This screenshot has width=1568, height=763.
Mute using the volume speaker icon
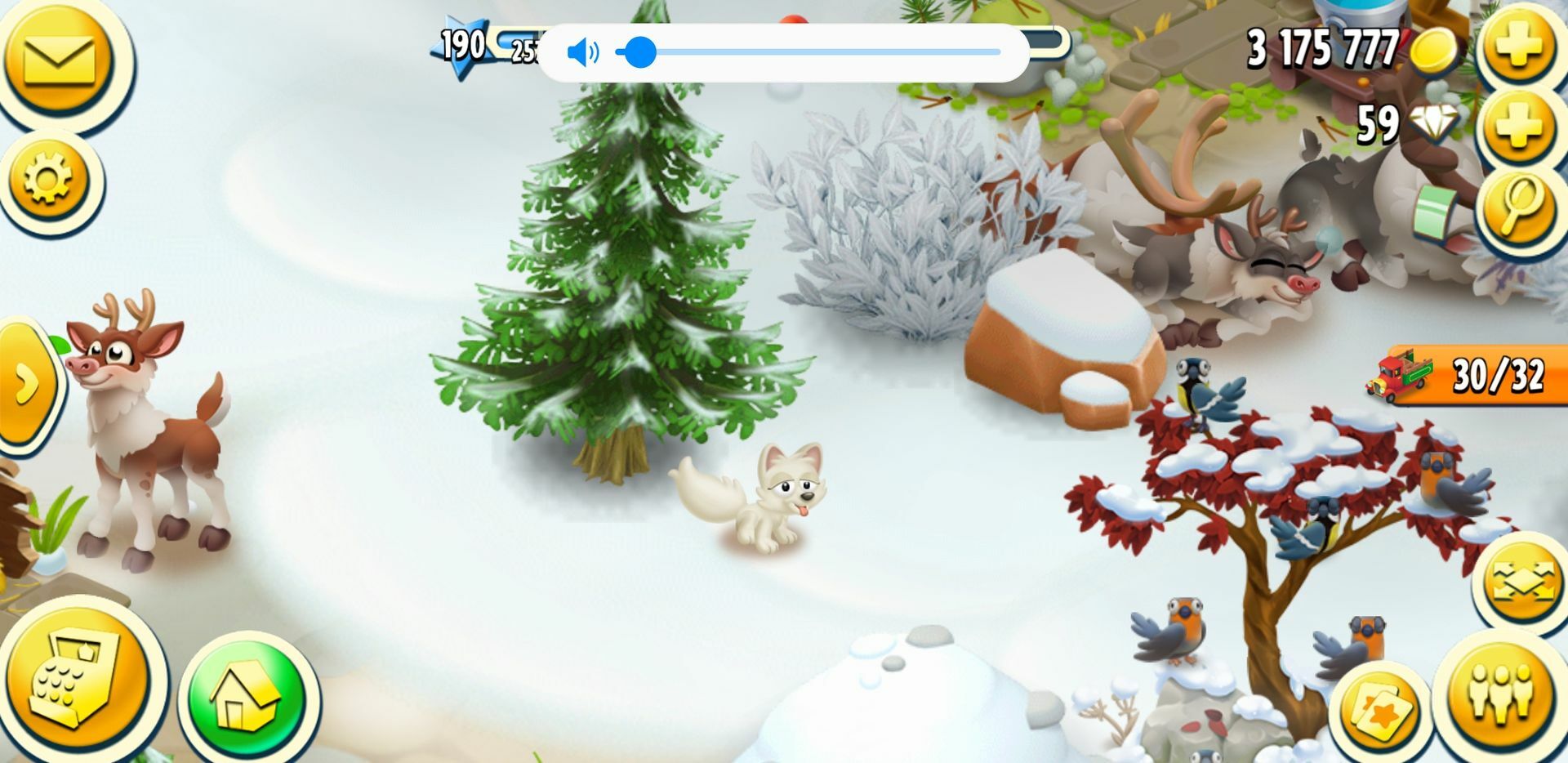pos(582,53)
